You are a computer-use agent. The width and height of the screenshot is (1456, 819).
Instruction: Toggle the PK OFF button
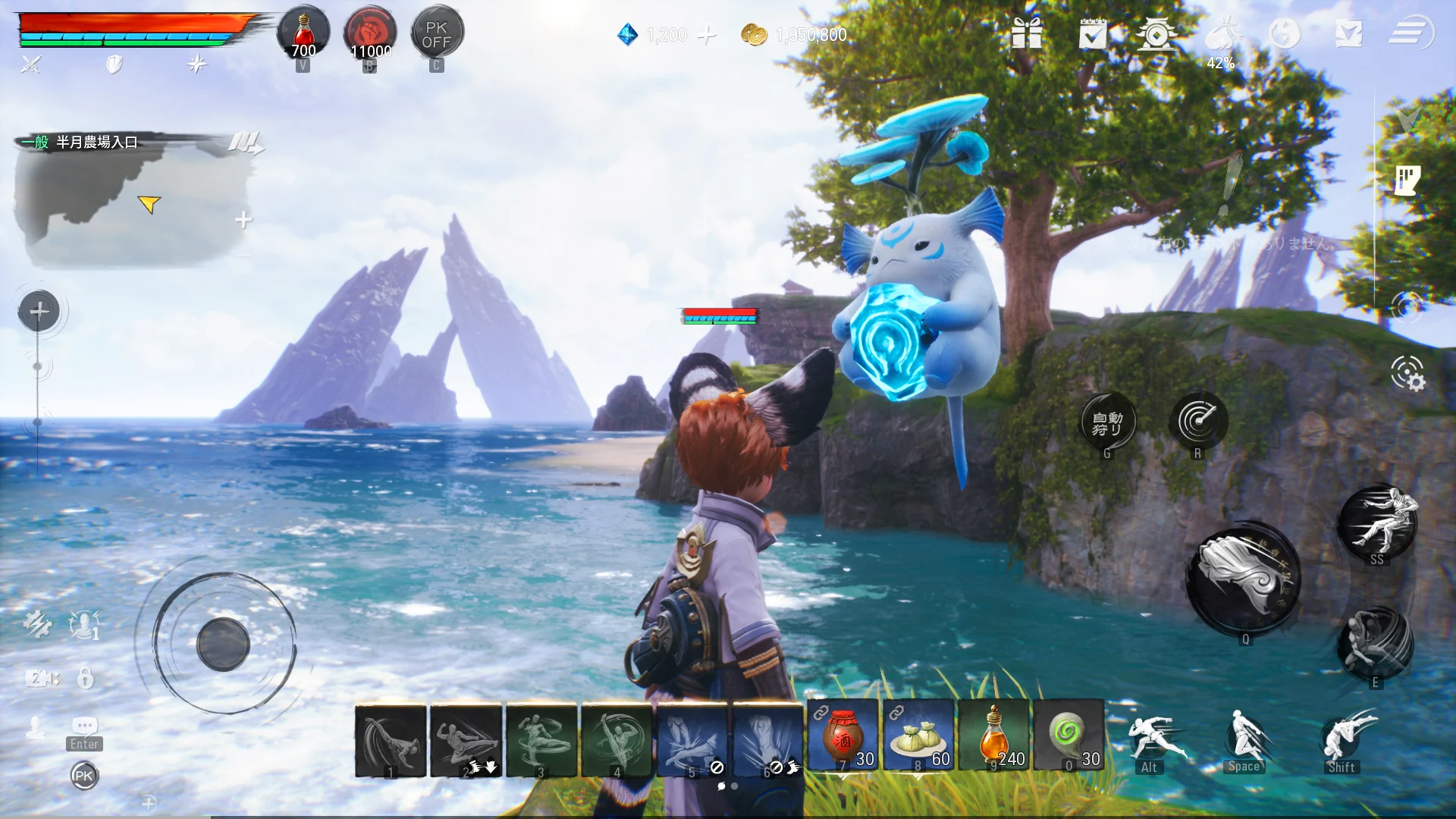[x=437, y=35]
